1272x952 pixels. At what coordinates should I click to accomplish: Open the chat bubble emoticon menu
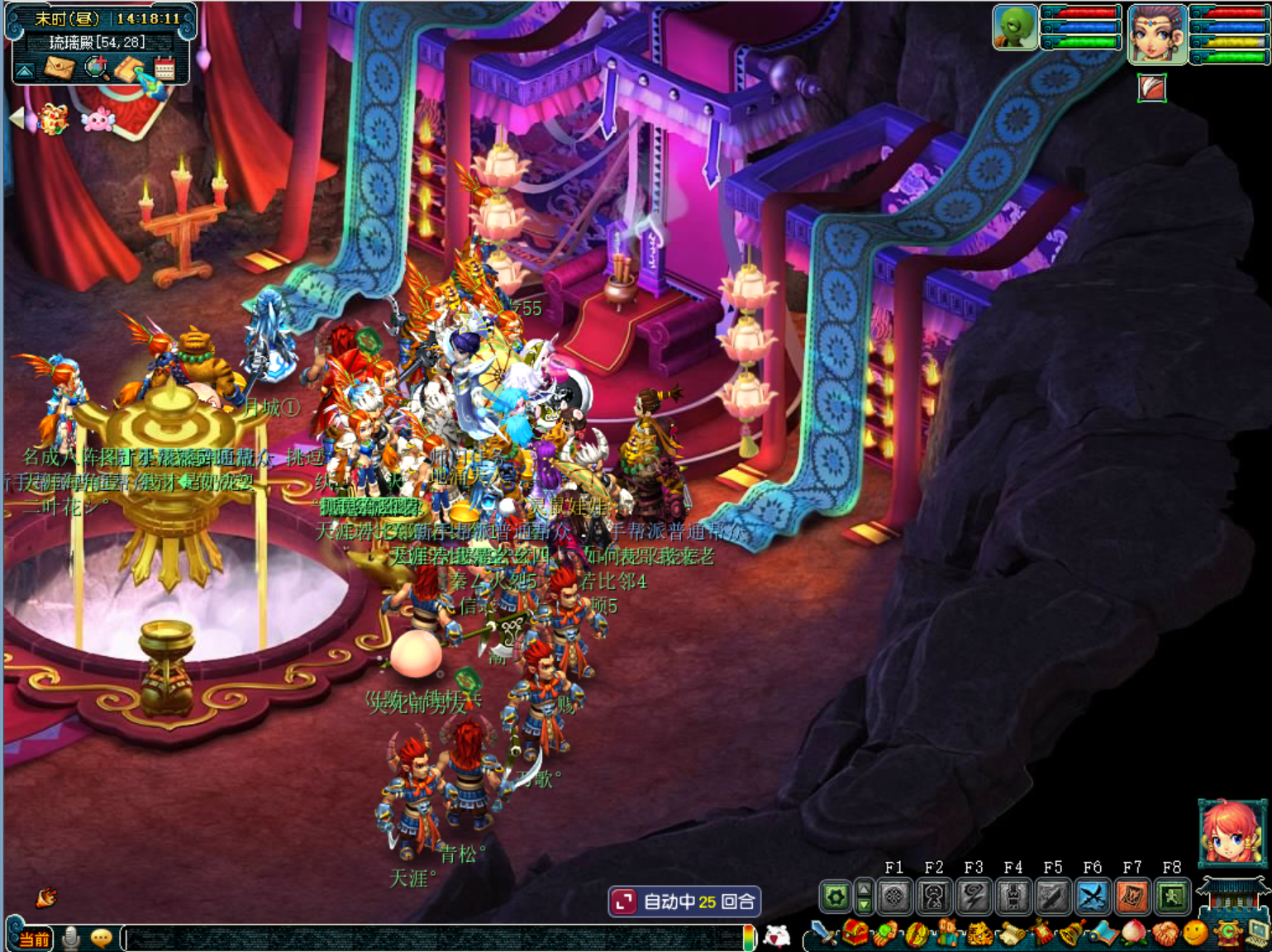[102, 938]
